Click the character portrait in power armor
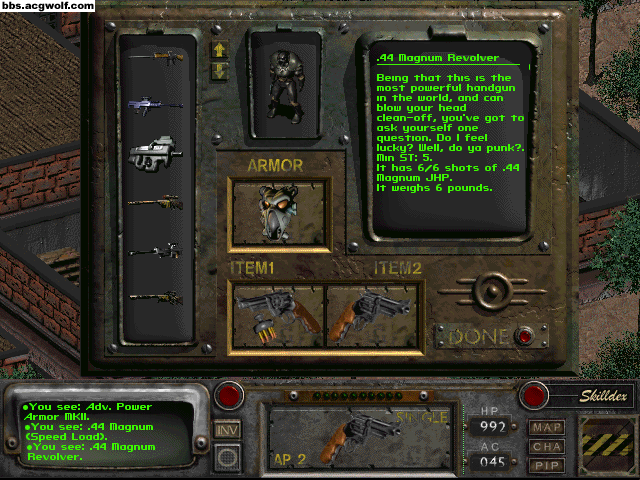Image resolution: width=640 pixels, height=480 pixels. [x=285, y=85]
